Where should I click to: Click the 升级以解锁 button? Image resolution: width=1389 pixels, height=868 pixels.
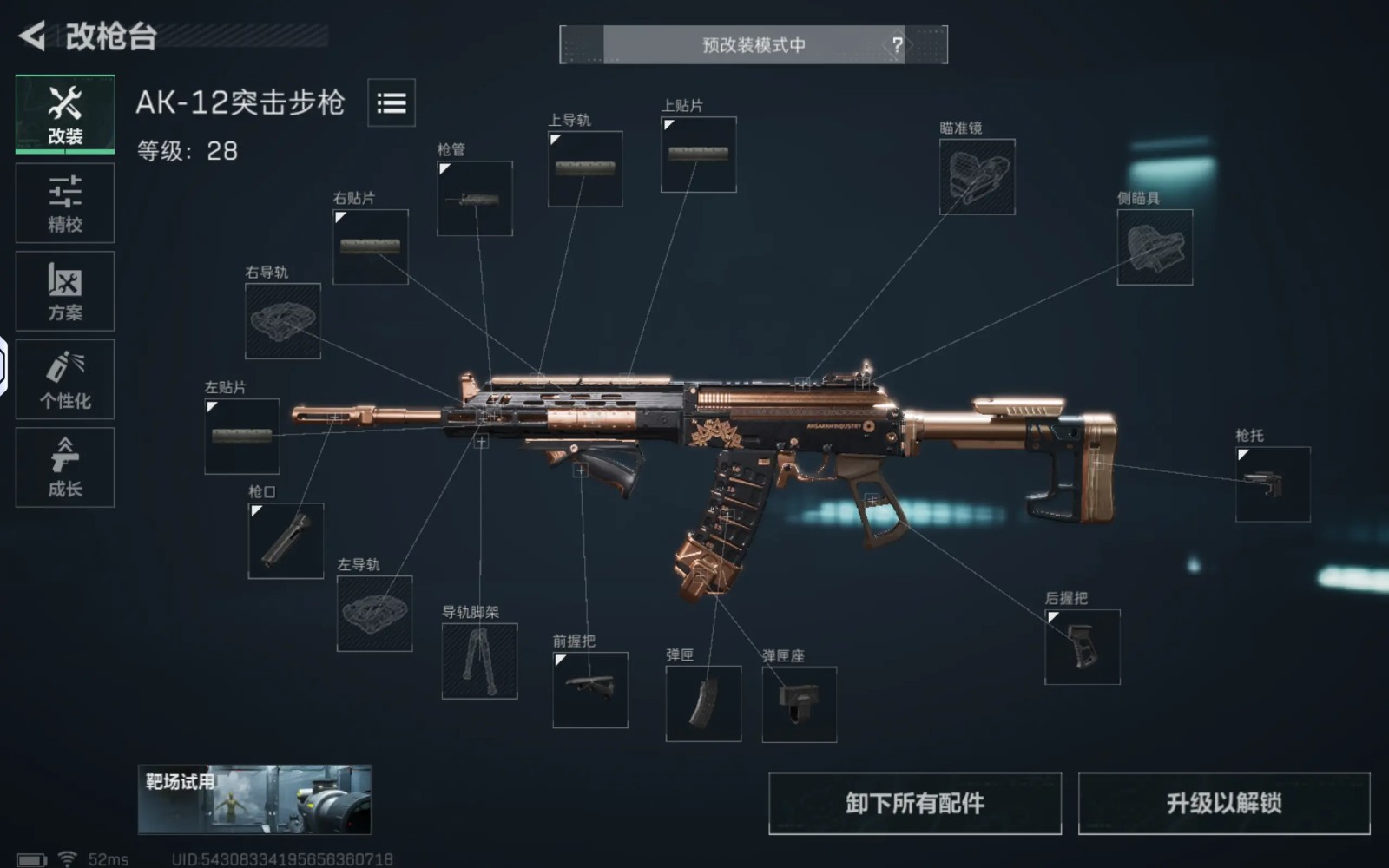[x=1224, y=804]
